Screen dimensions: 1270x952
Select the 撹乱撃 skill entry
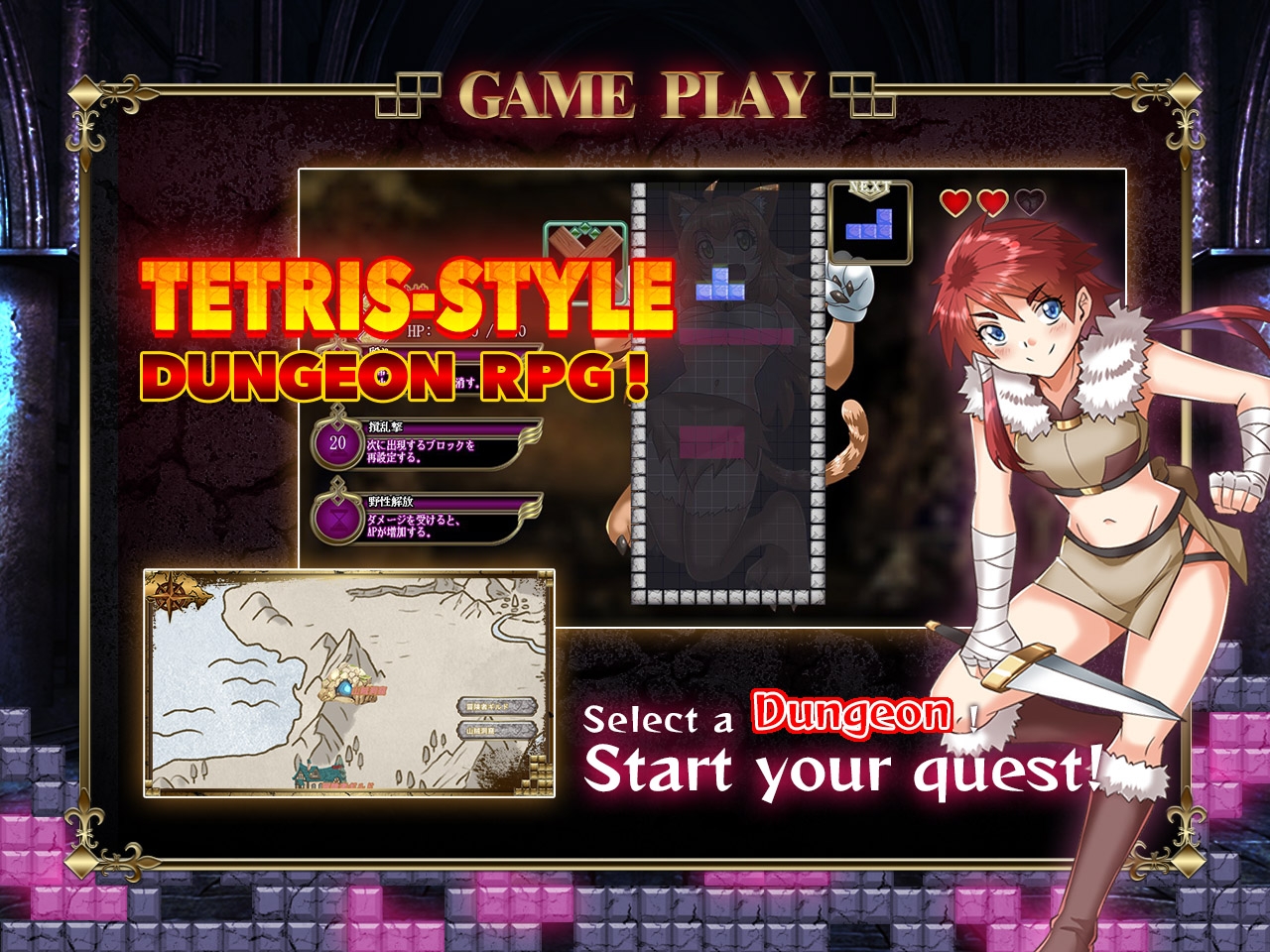coord(427,443)
